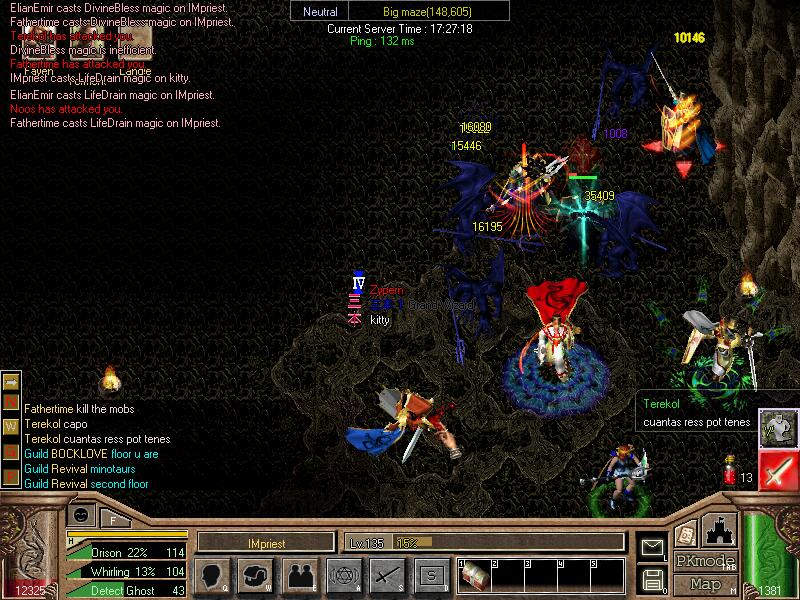Open the character status head icon
Image resolution: width=800 pixels, height=600 pixels.
[x=212, y=575]
